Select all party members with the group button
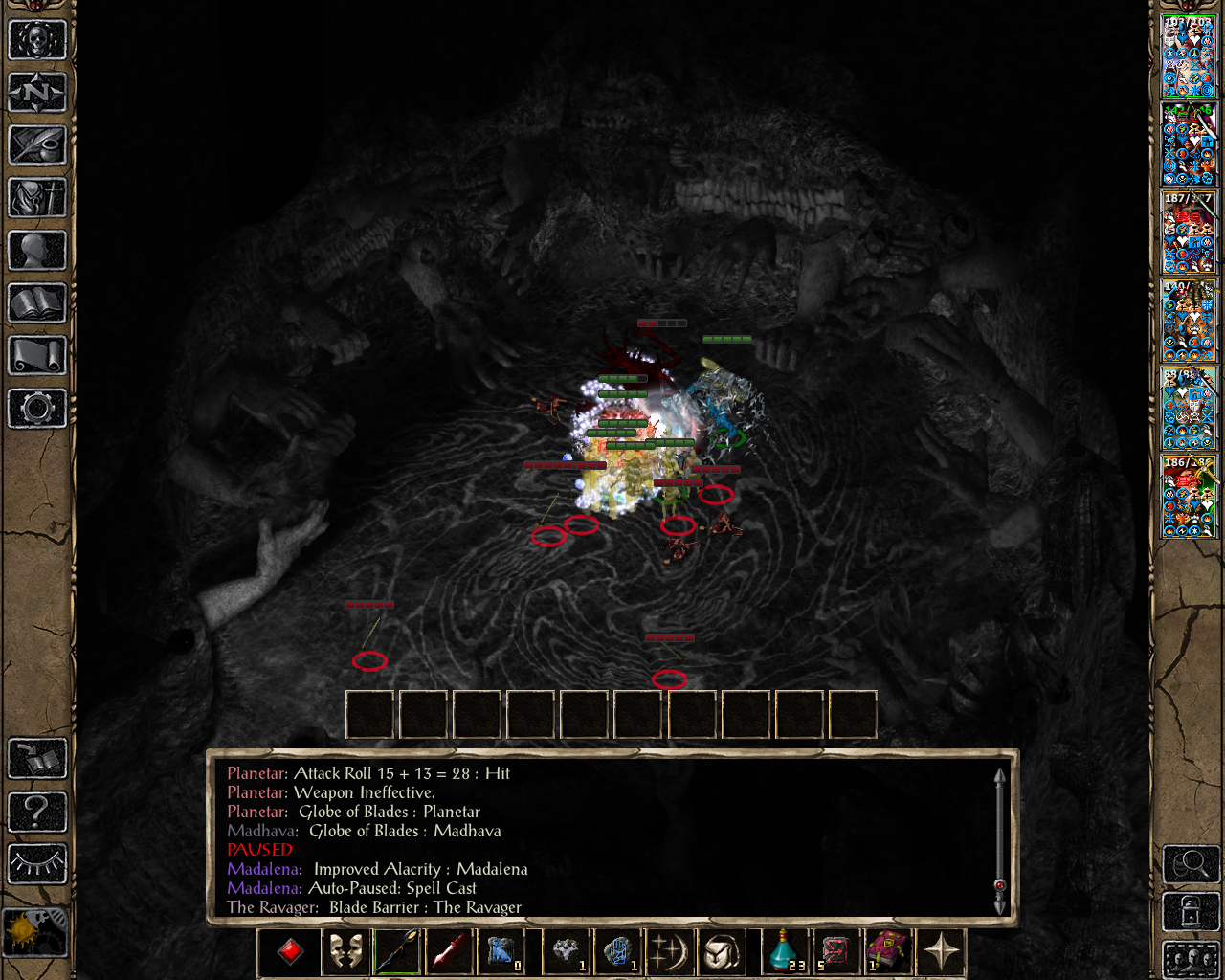This screenshot has height=980, width=1225. click(1191, 959)
